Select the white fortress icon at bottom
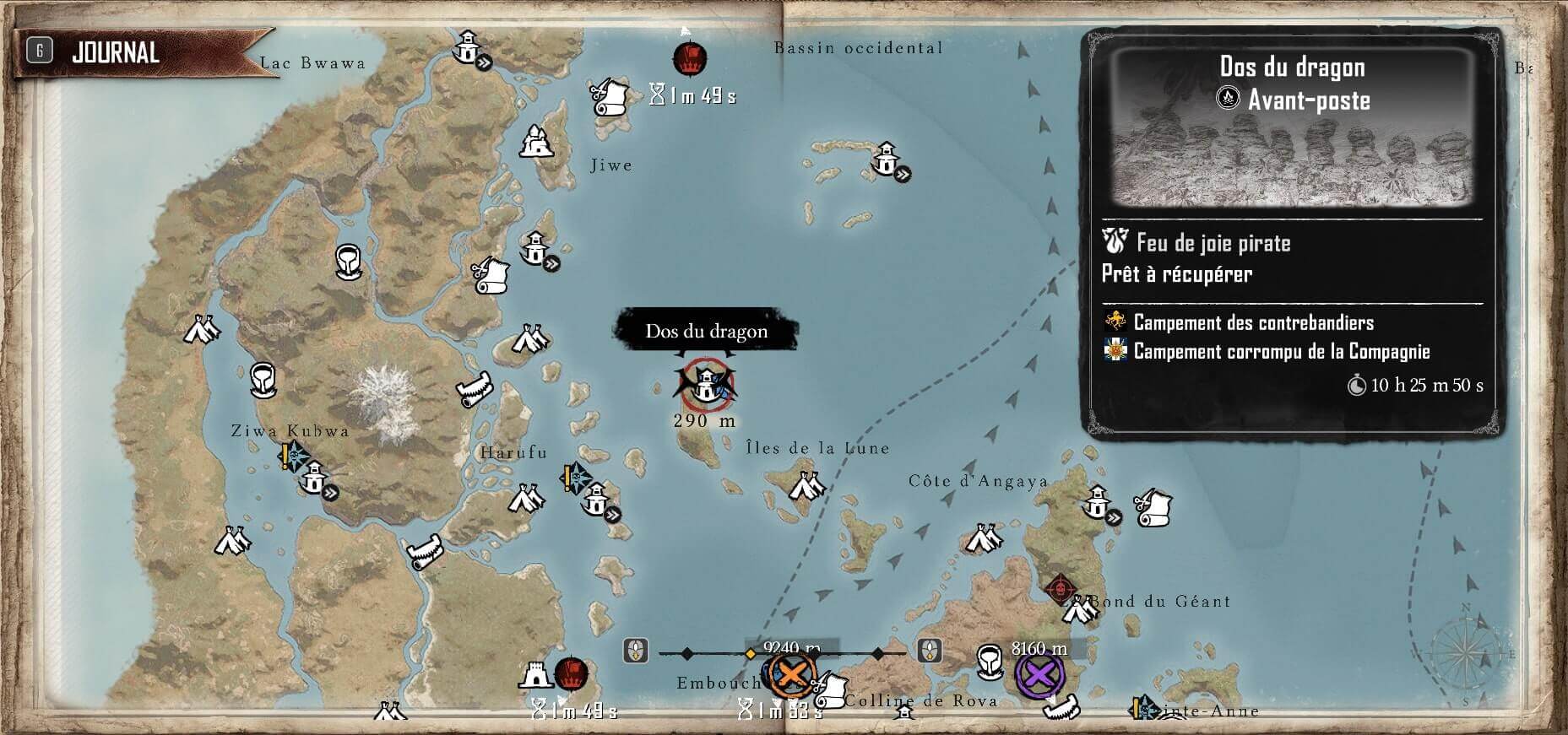The image size is (1568, 735). click(536, 675)
